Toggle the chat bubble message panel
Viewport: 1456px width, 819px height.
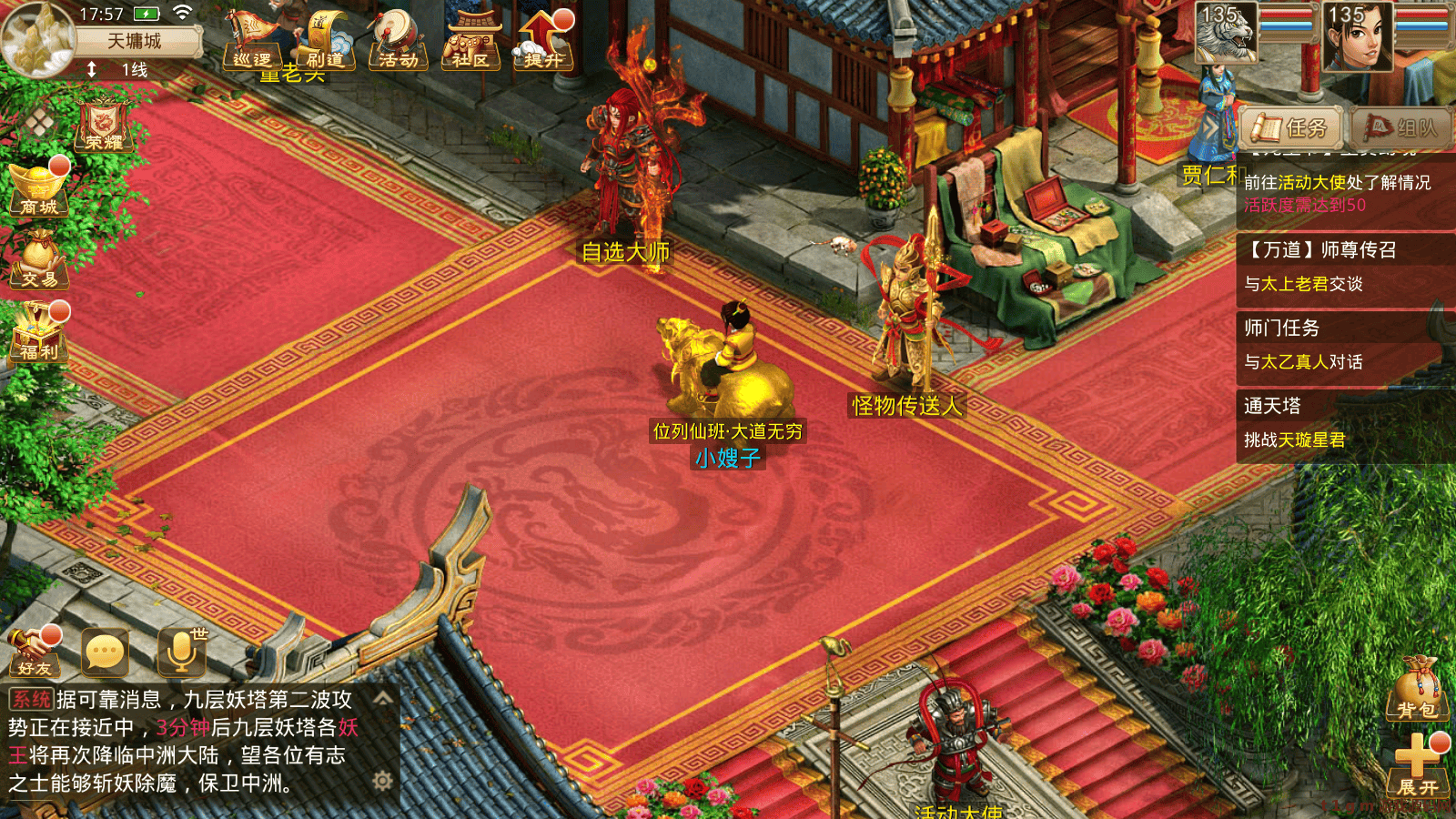point(103,651)
